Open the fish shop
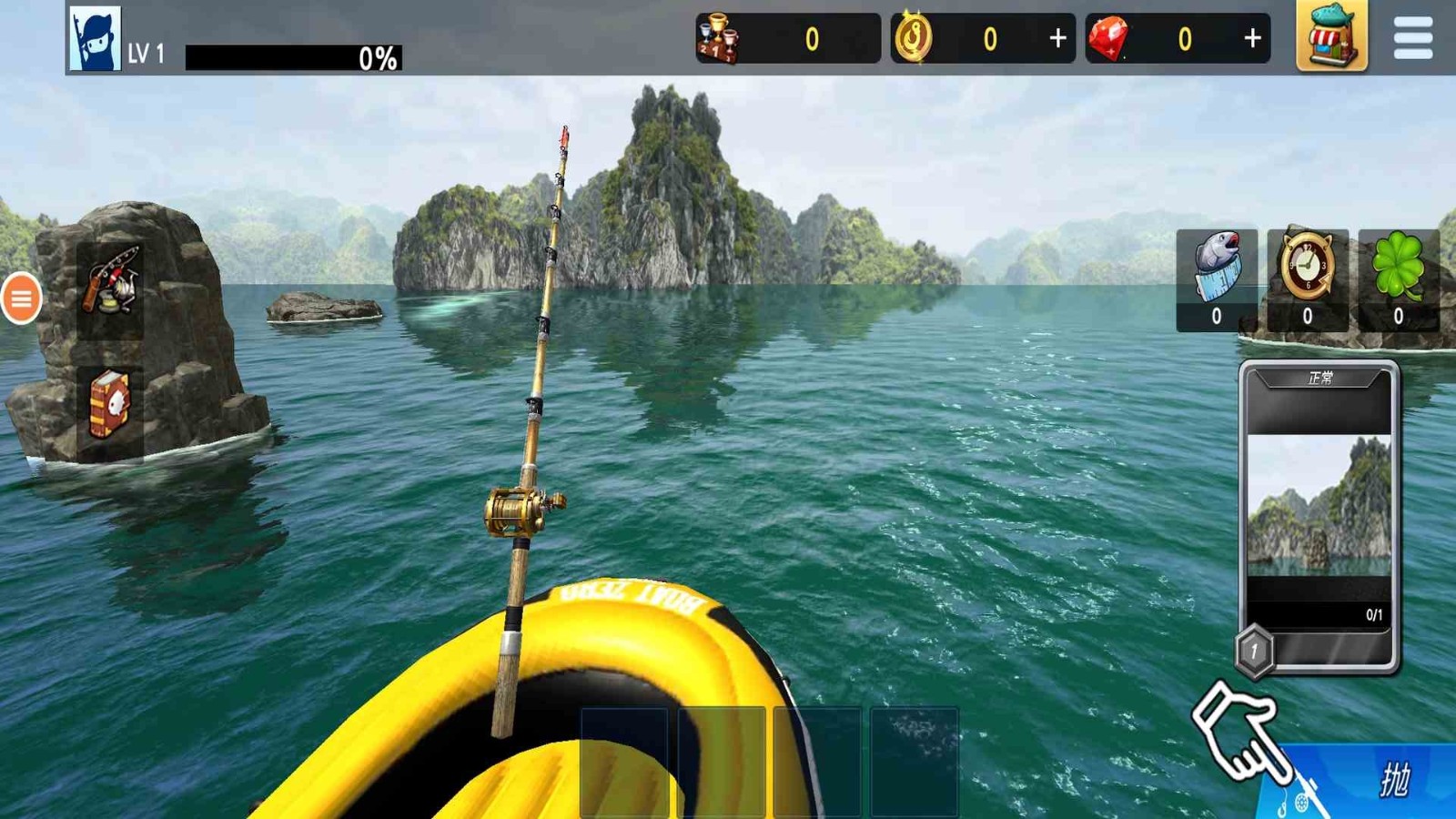Viewport: 1456px width, 819px height. pos(1331,36)
